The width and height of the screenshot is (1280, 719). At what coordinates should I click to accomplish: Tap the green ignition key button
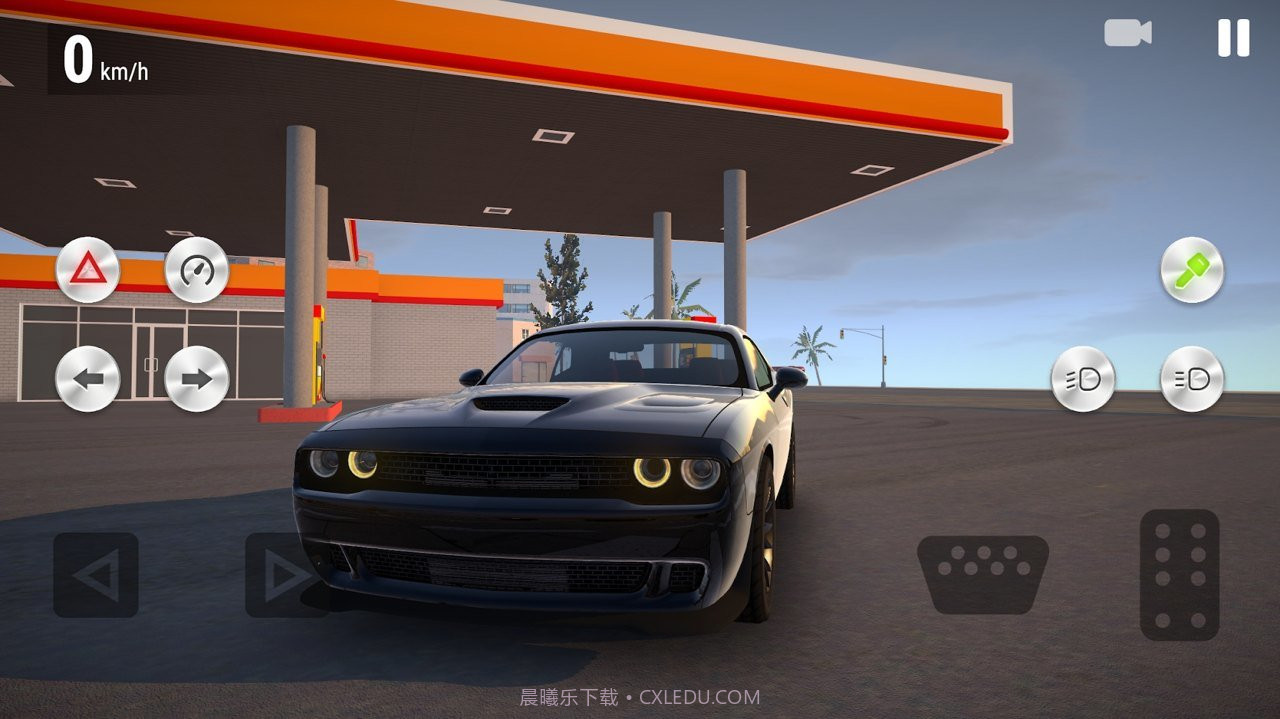pos(1192,270)
